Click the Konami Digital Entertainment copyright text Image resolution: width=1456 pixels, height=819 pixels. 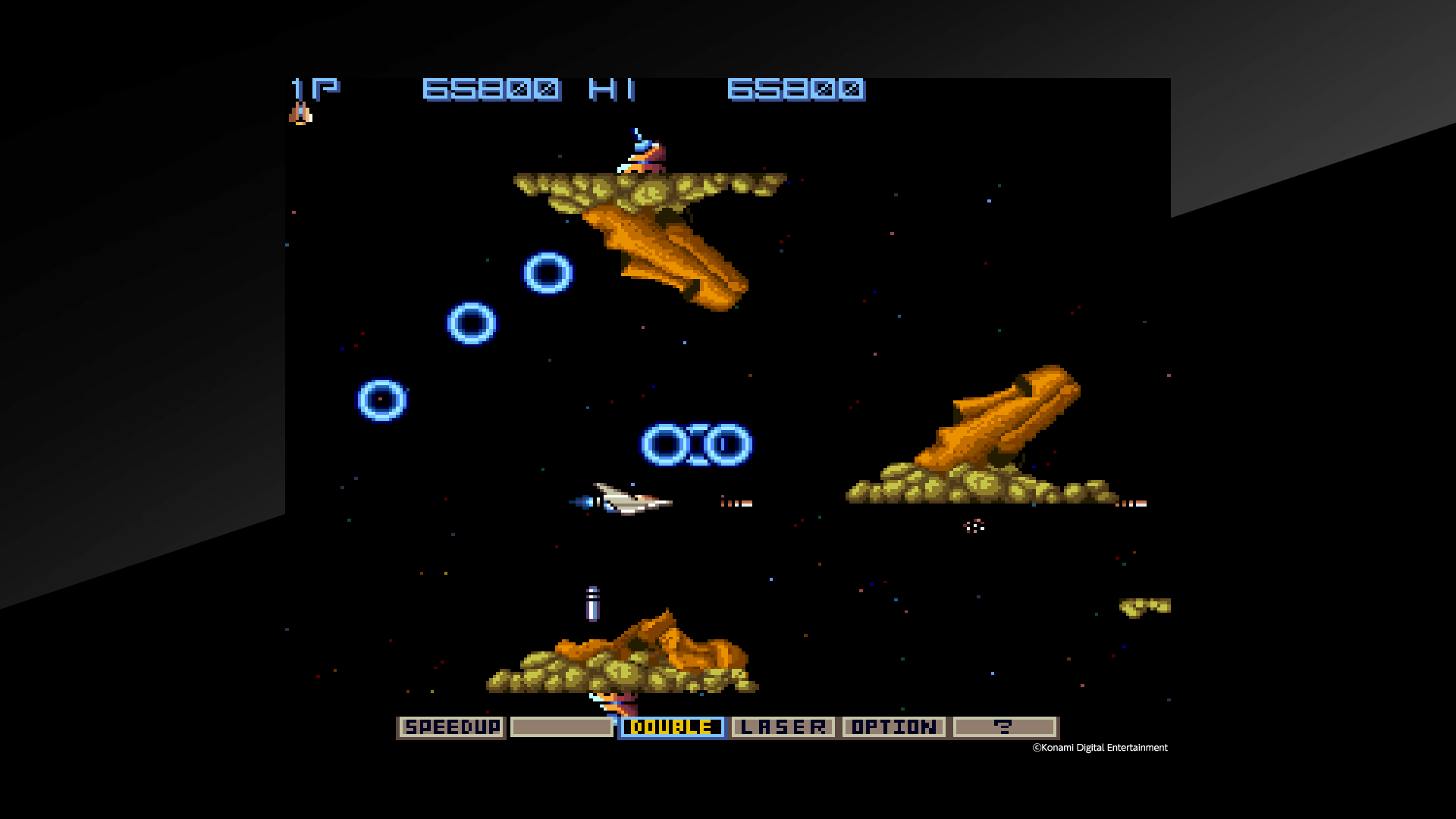pyautogui.click(x=1098, y=748)
